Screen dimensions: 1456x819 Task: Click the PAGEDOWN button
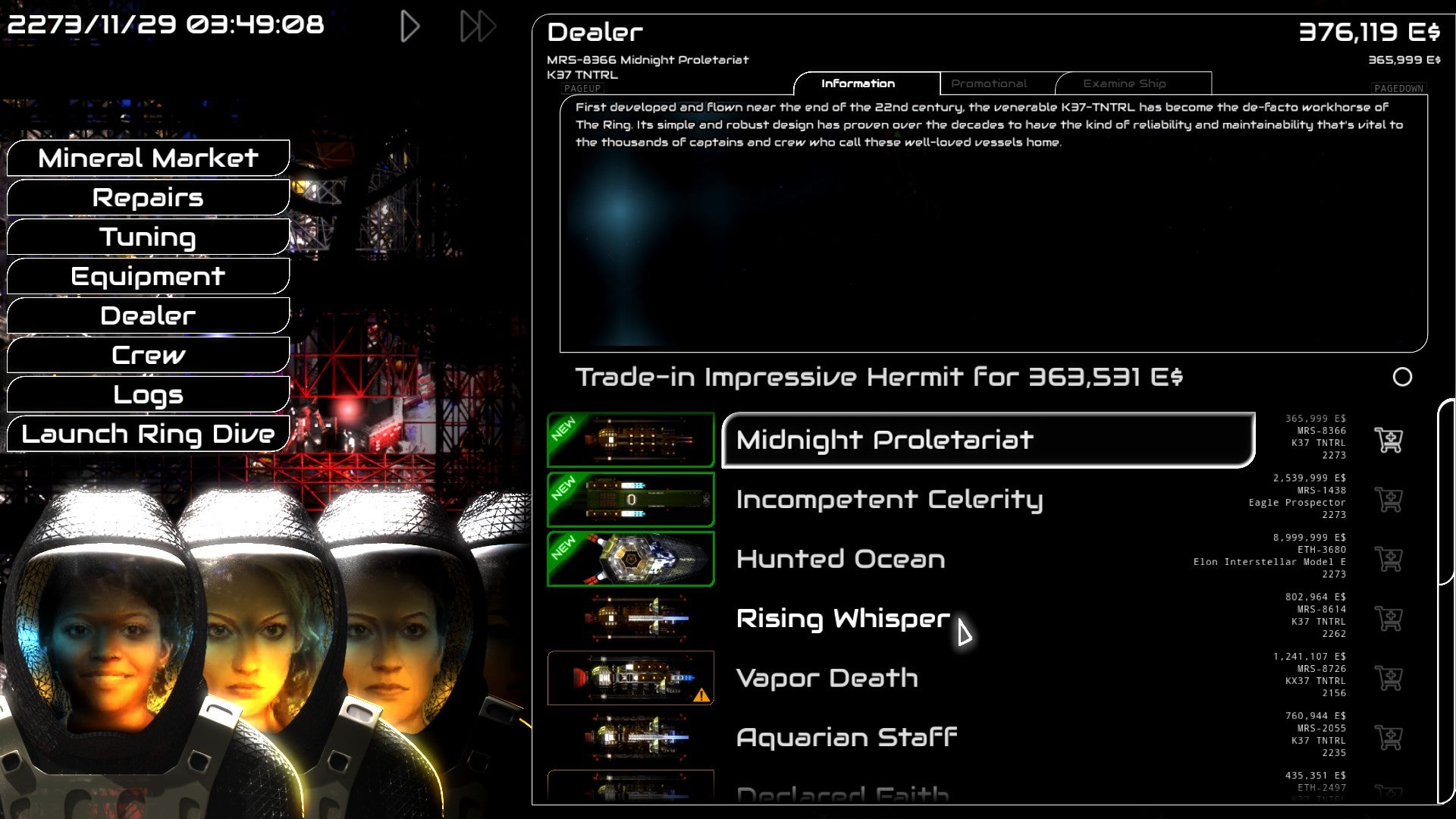click(x=1398, y=89)
